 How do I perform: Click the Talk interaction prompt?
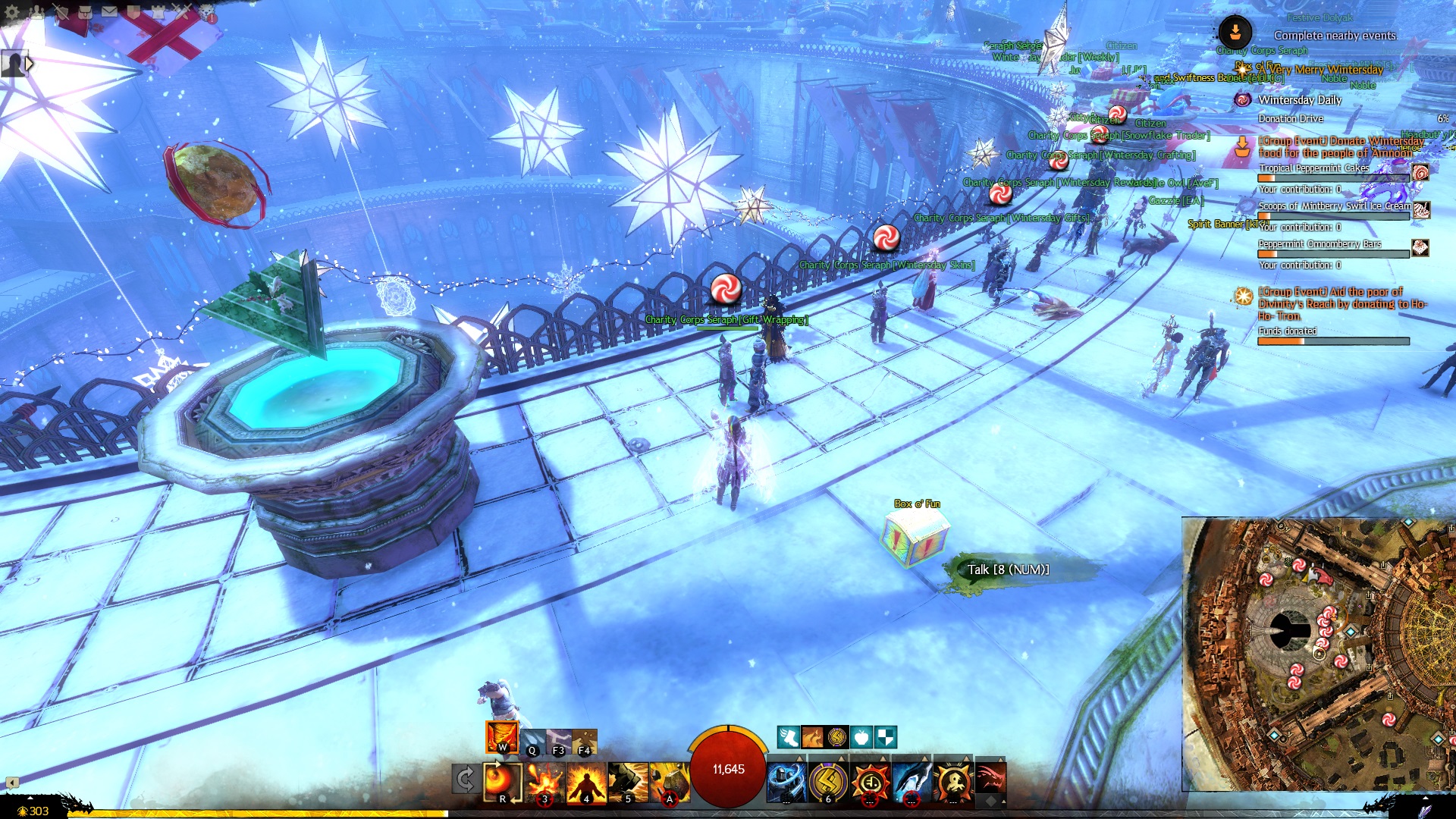click(x=1008, y=570)
